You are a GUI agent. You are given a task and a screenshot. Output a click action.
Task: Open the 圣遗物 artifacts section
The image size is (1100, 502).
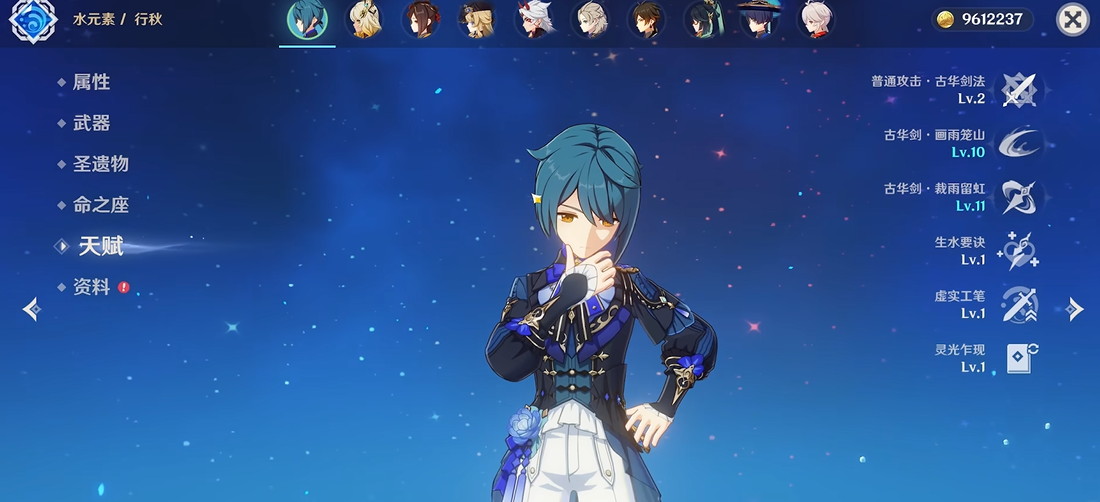[100, 164]
